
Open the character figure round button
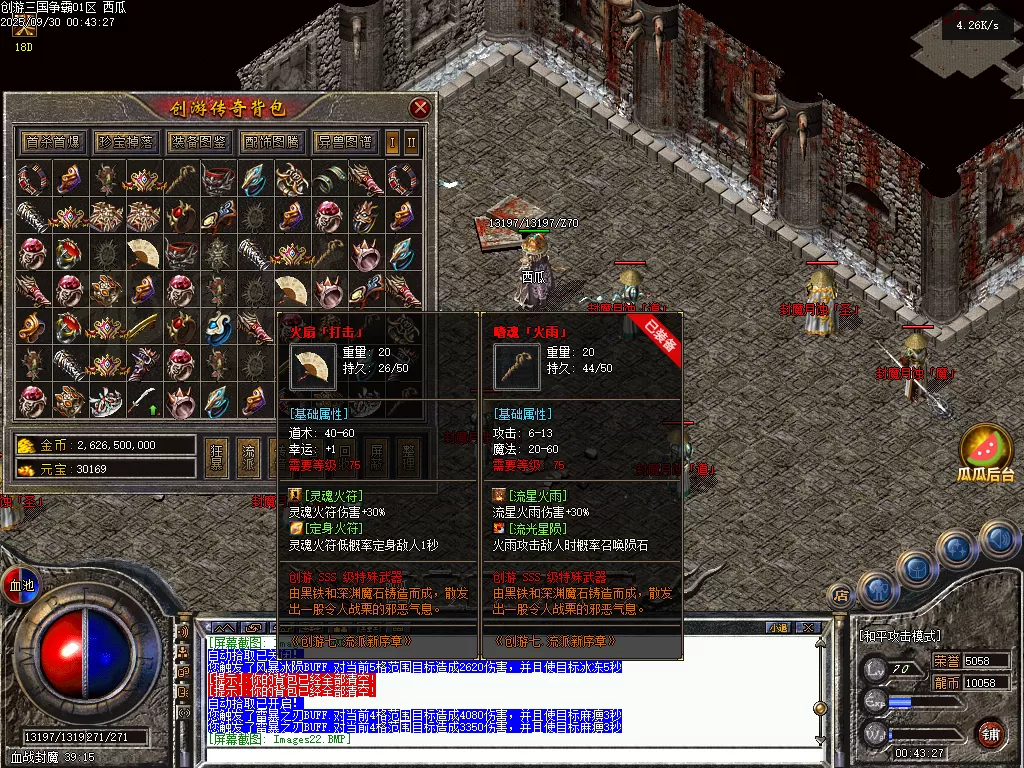point(877,589)
